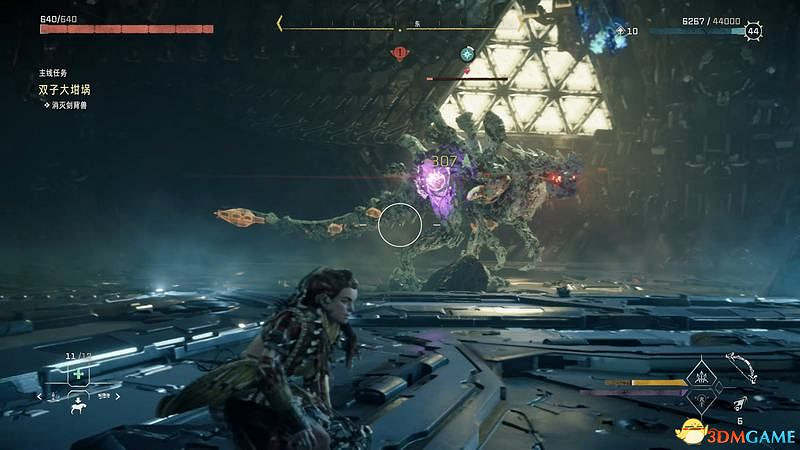800x450 pixels.
Task: Use the green medicinal berry slot
Action: [x=77, y=374]
